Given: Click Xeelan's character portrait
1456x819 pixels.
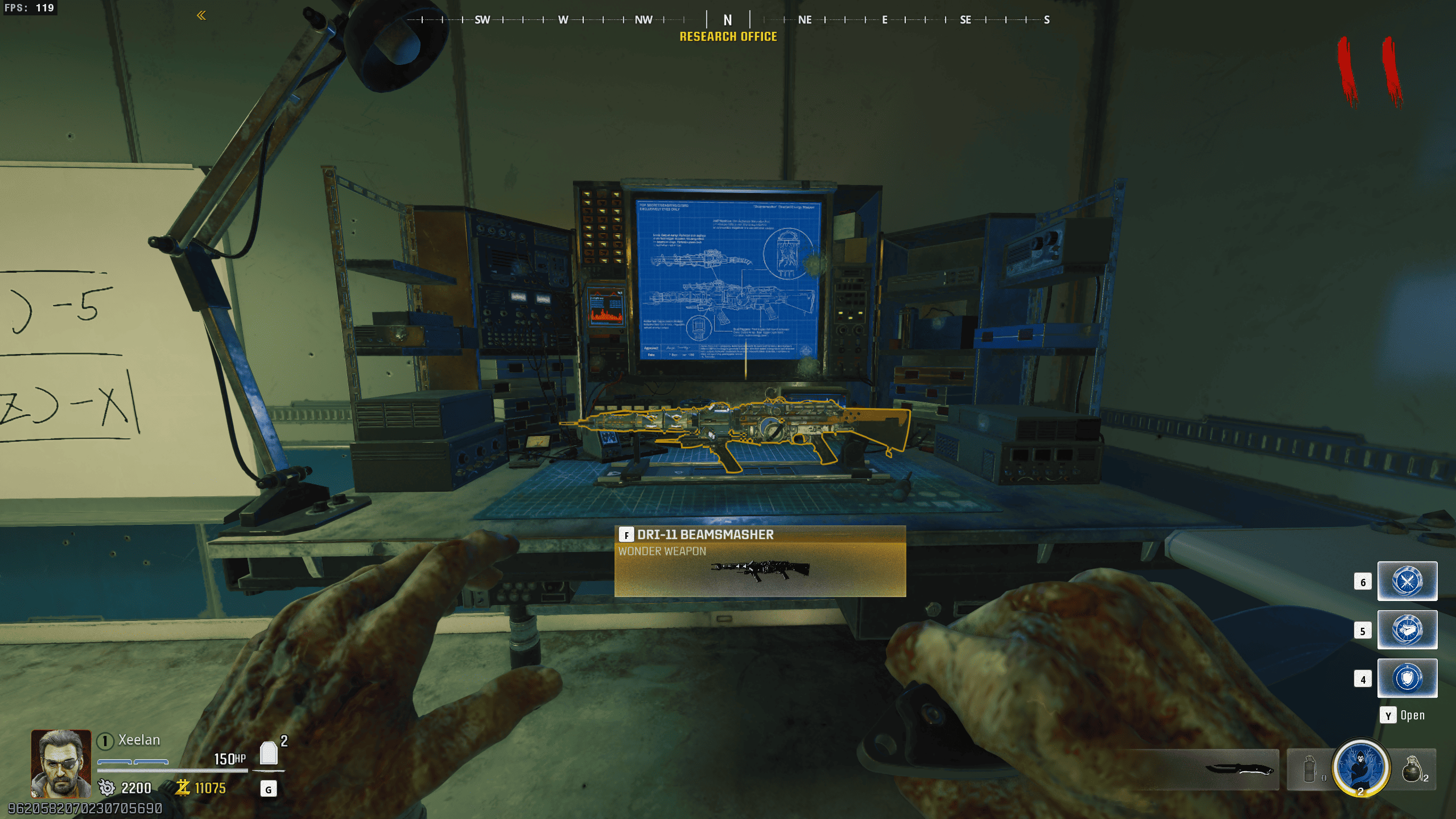Looking at the screenshot, I should 61,763.
